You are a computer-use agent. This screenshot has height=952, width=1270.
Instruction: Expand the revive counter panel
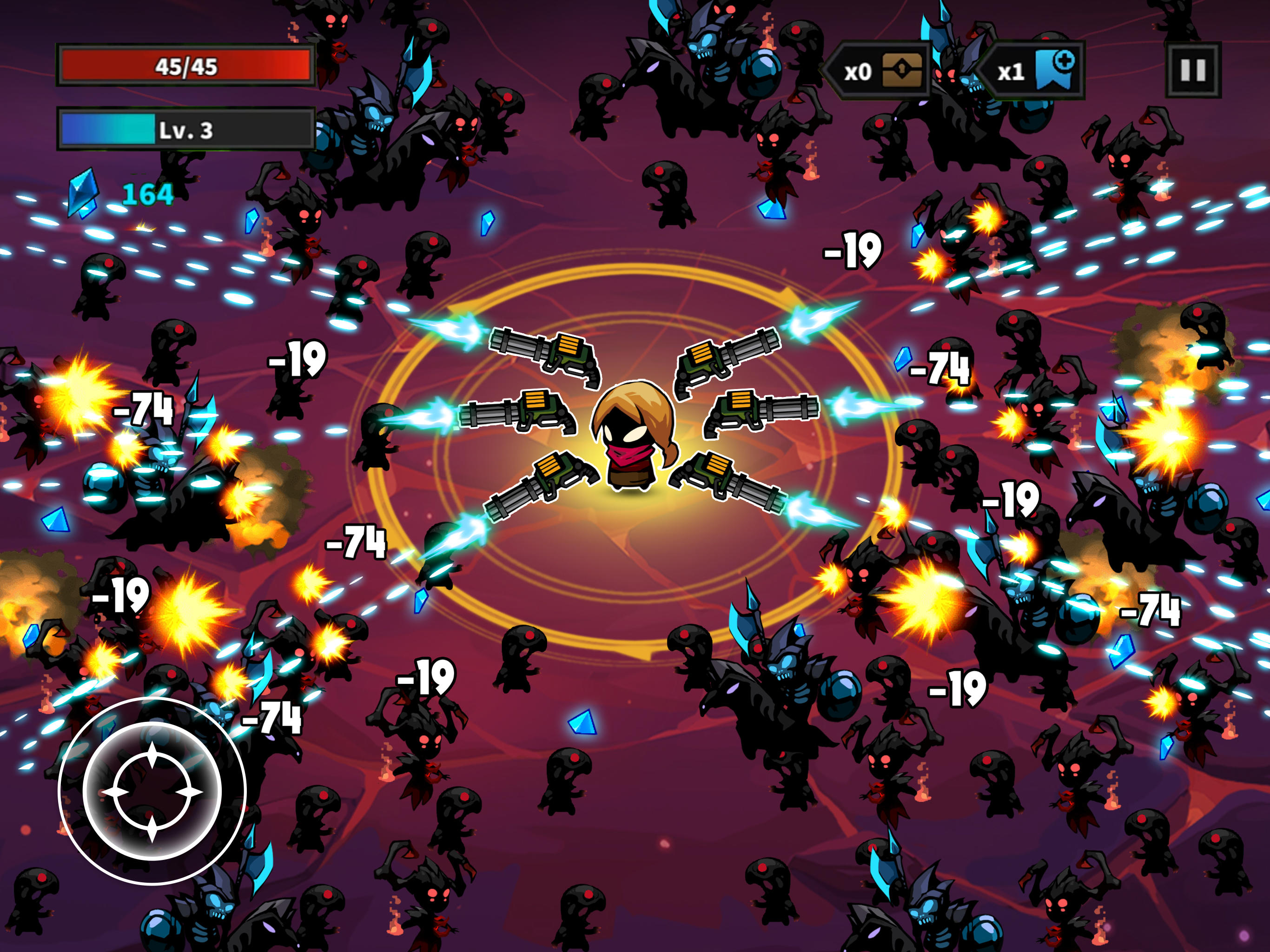[x=1033, y=71]
